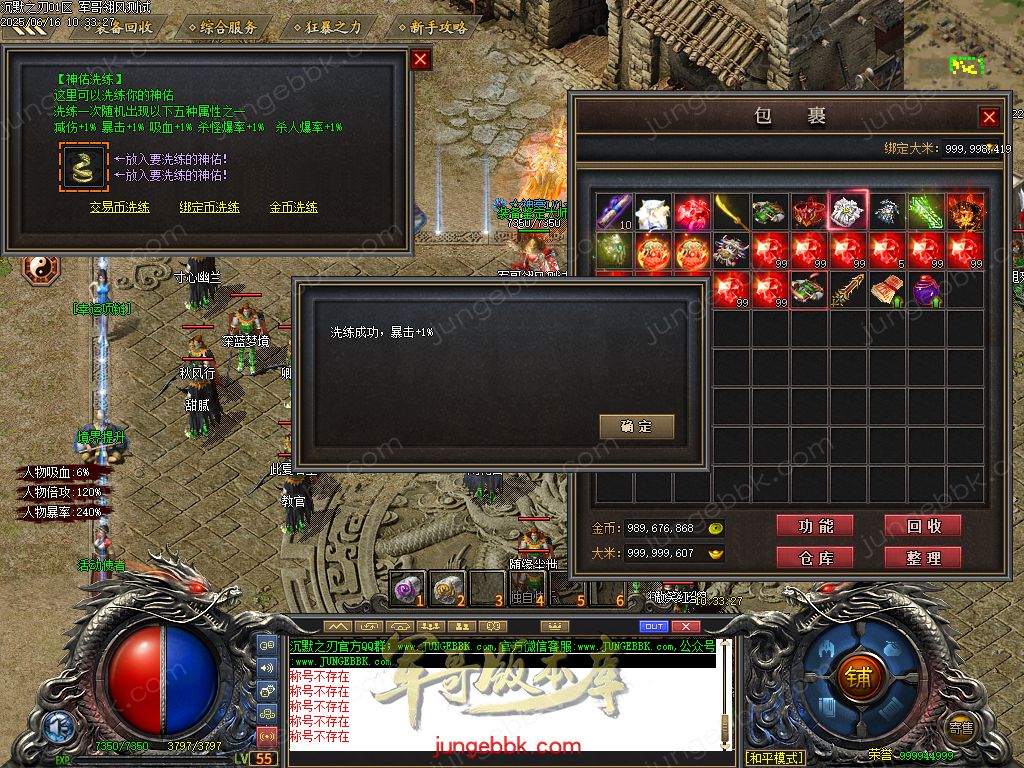Select the purple scroll with count 10
Viewport: 1024px width, 768px height.
(614, 212)
